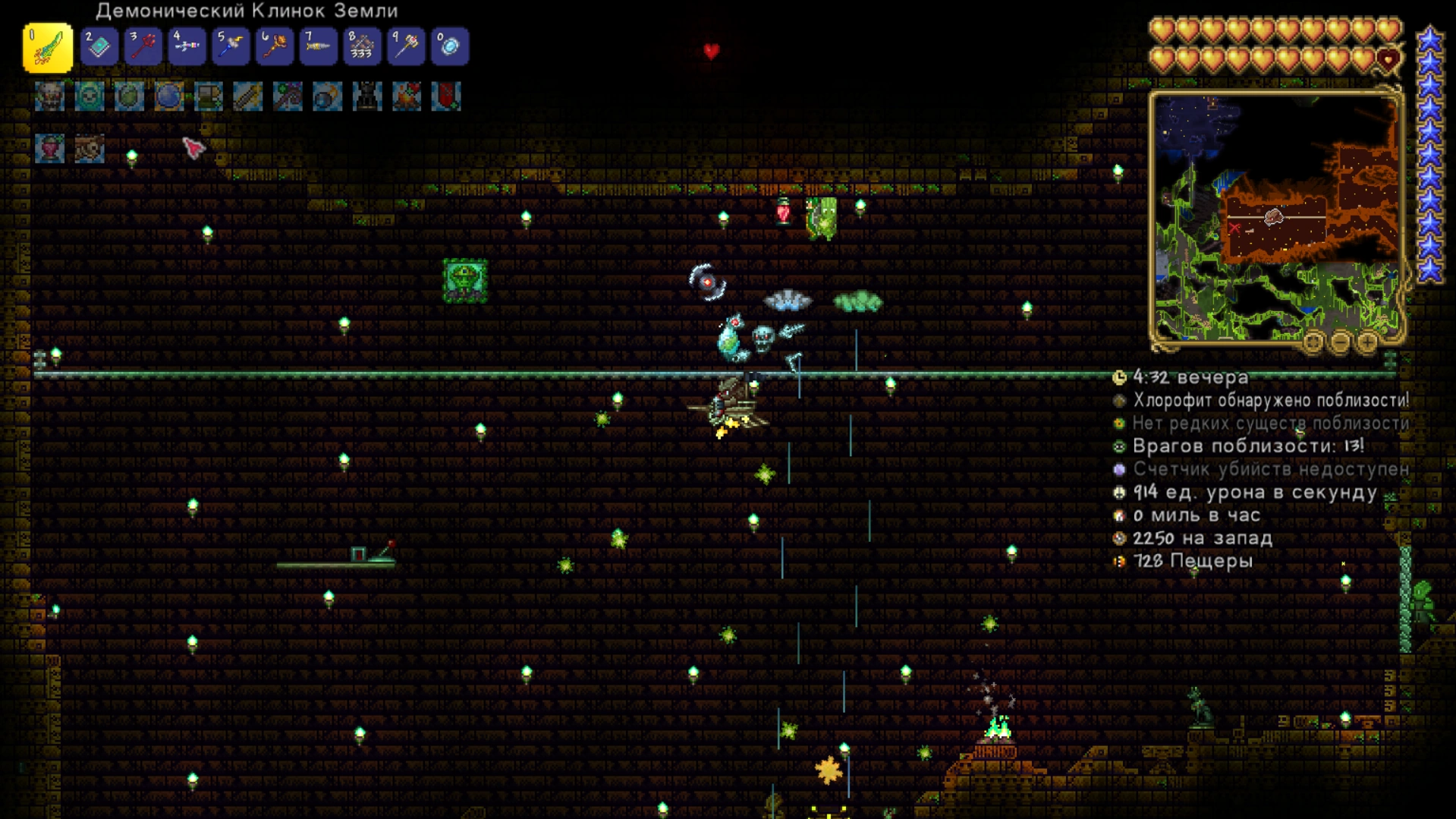
Task: Click the red banner buff icon
Action: click(446, 97)
